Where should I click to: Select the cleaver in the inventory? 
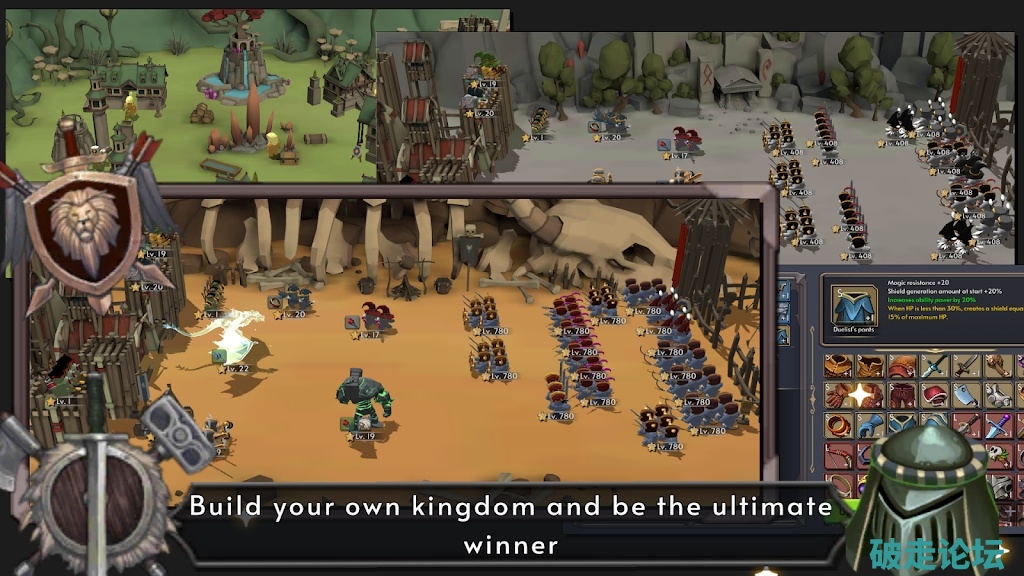pos(967,395)
